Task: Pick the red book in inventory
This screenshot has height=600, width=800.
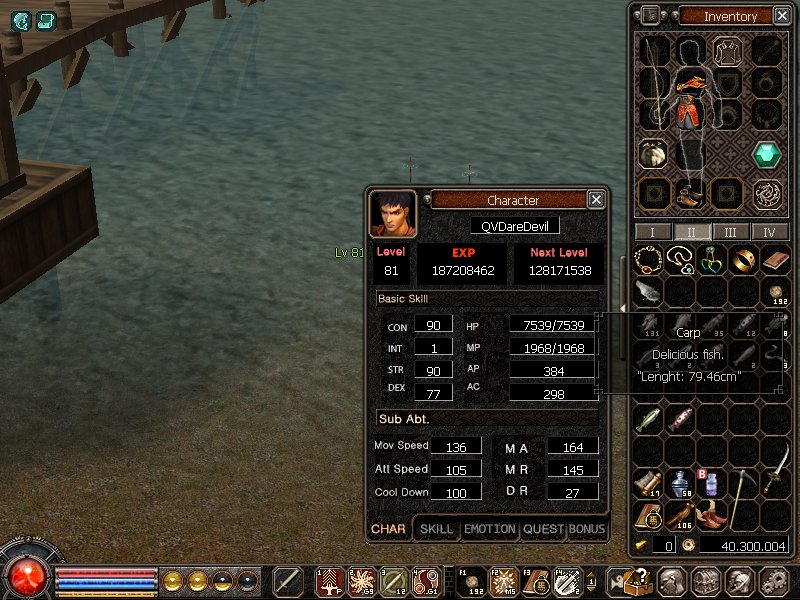Action: coord(774,261)
